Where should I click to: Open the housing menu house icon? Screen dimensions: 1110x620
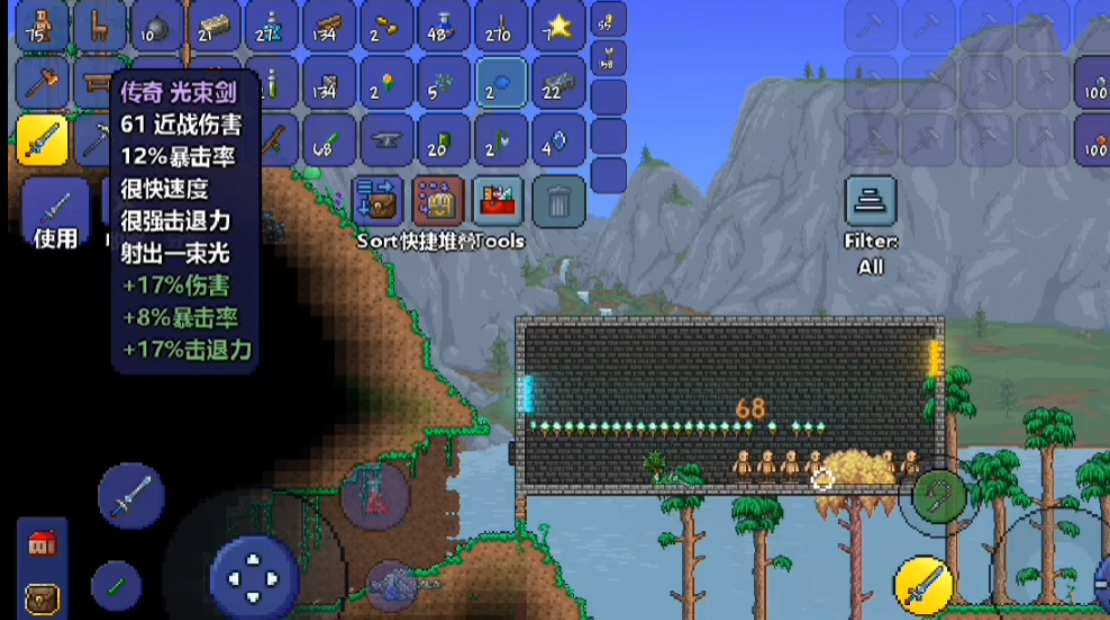tap(42, 543)
